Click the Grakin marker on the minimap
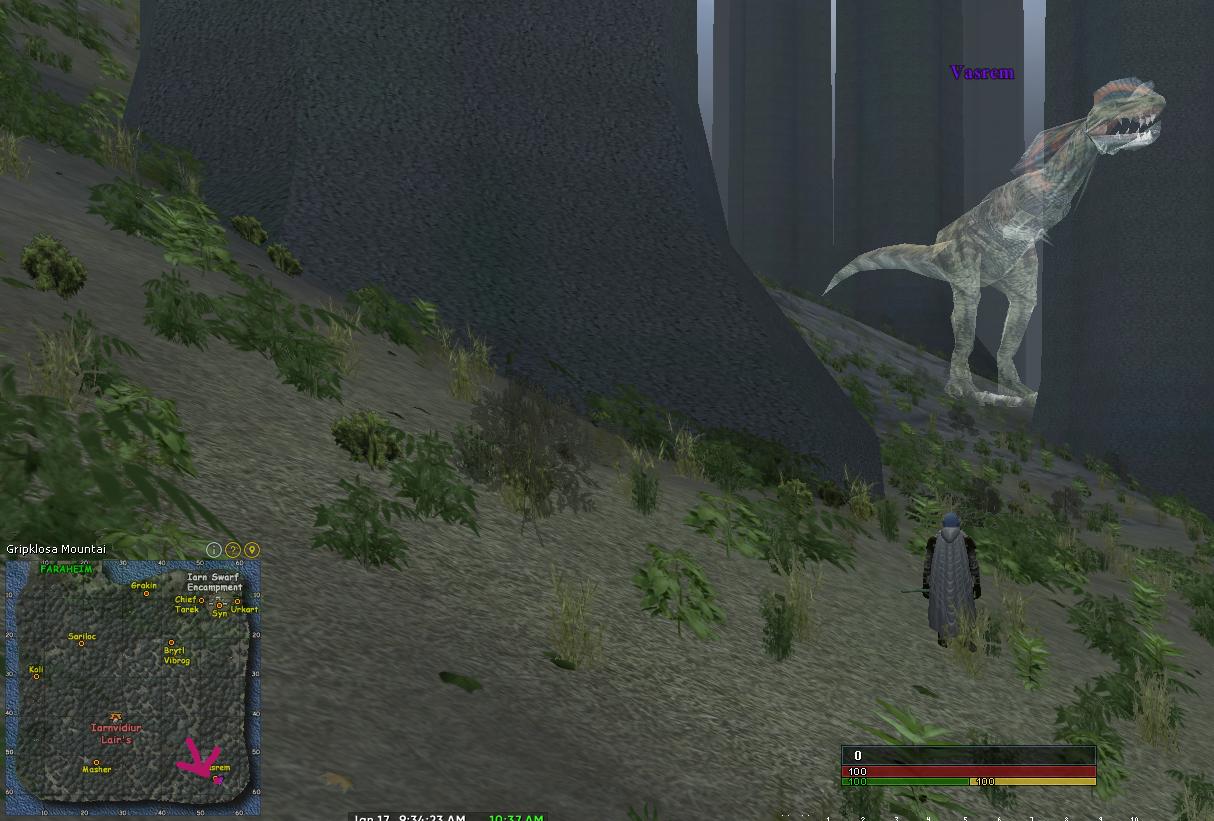This screenshot has height=821, width=1214. [x=146, y=594]
